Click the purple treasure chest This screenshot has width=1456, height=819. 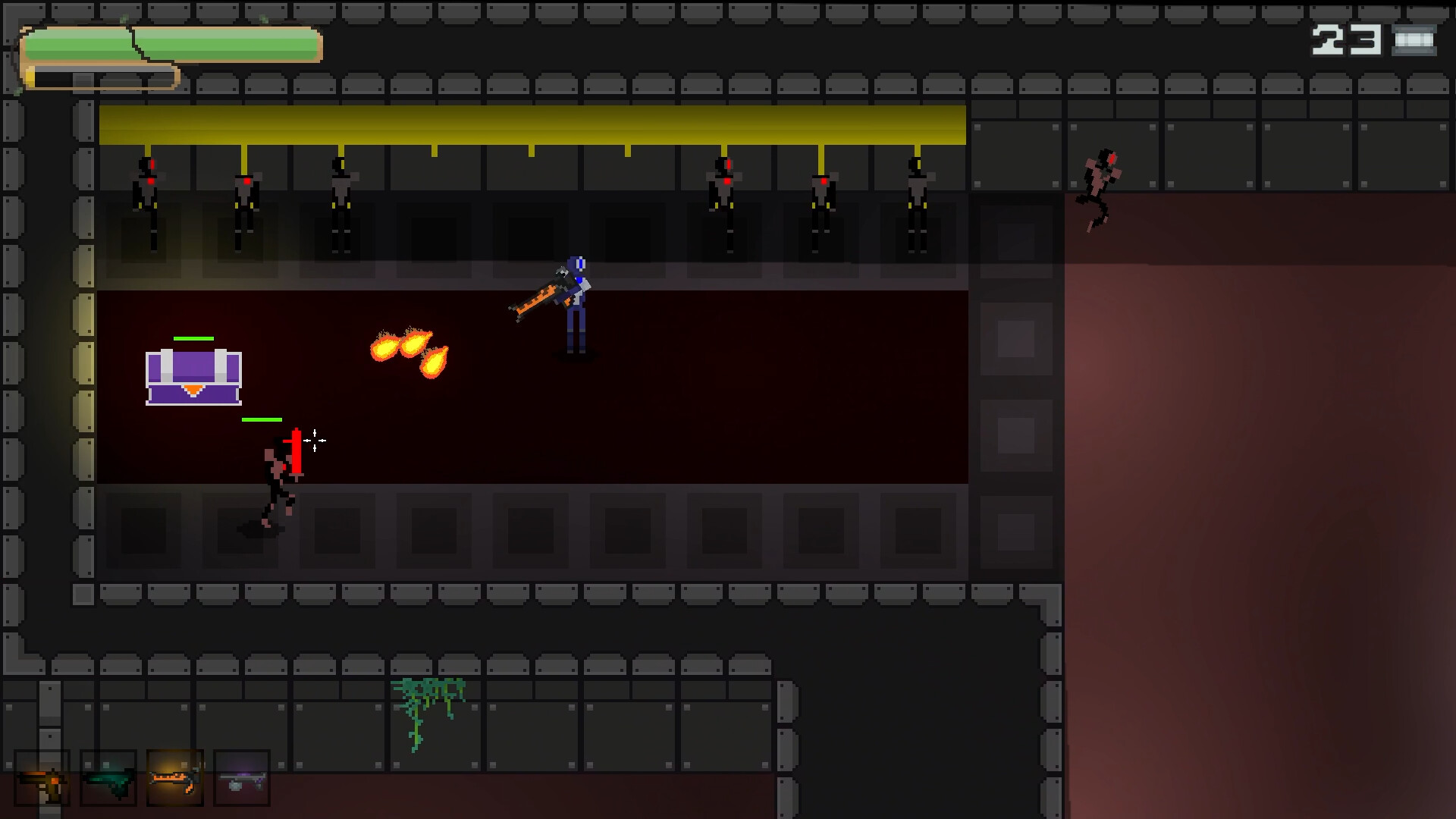pos(193,375)
